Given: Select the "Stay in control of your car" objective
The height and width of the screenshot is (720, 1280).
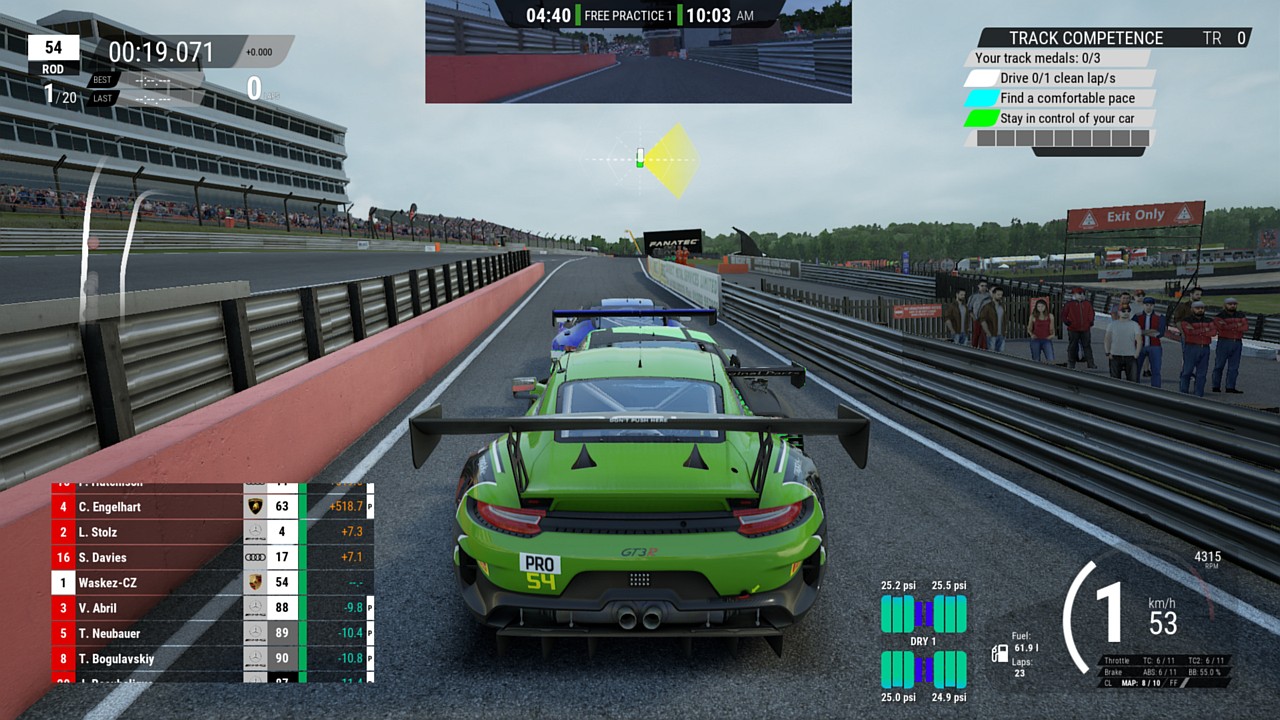Looking at the screenshot, I should pyautogui.click(x=1067, y=118).
